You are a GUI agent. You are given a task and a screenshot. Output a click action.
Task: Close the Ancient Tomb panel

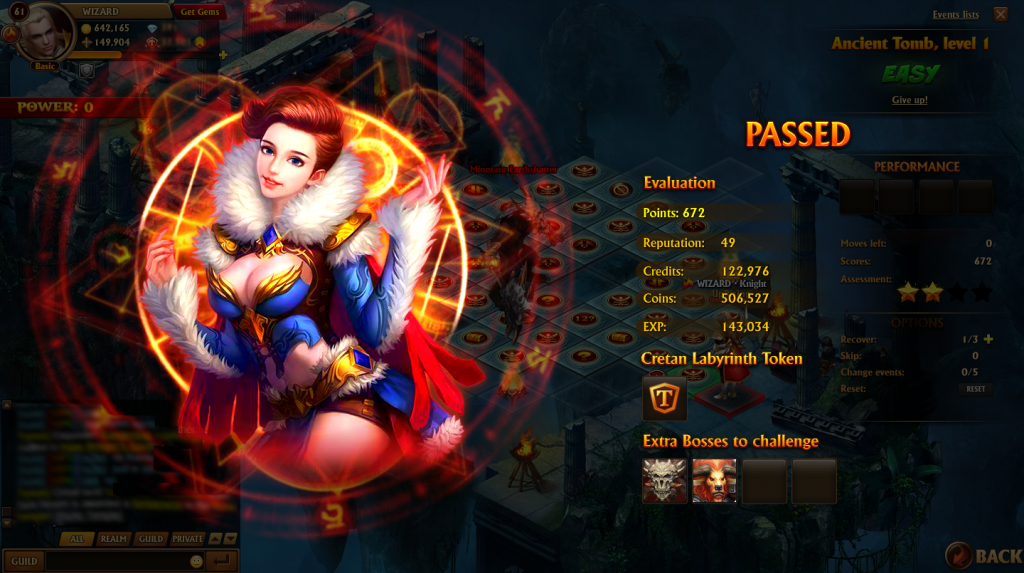tap(1001, 14)
